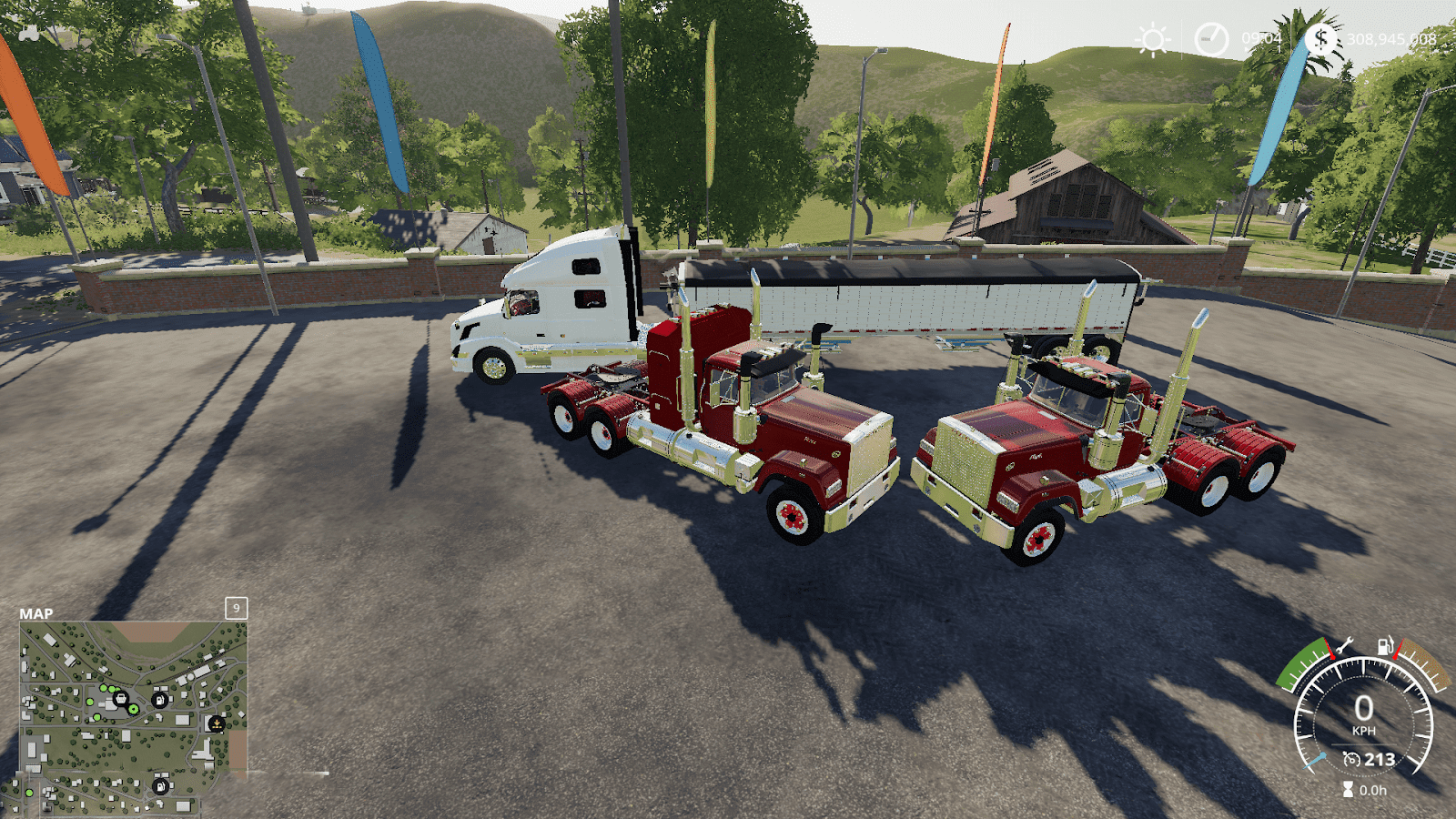Viewport: 1456px width, 819px height.
Task: Click the fuel pump icon above the fuel gauge
Action: click(x=1385, y=644)
